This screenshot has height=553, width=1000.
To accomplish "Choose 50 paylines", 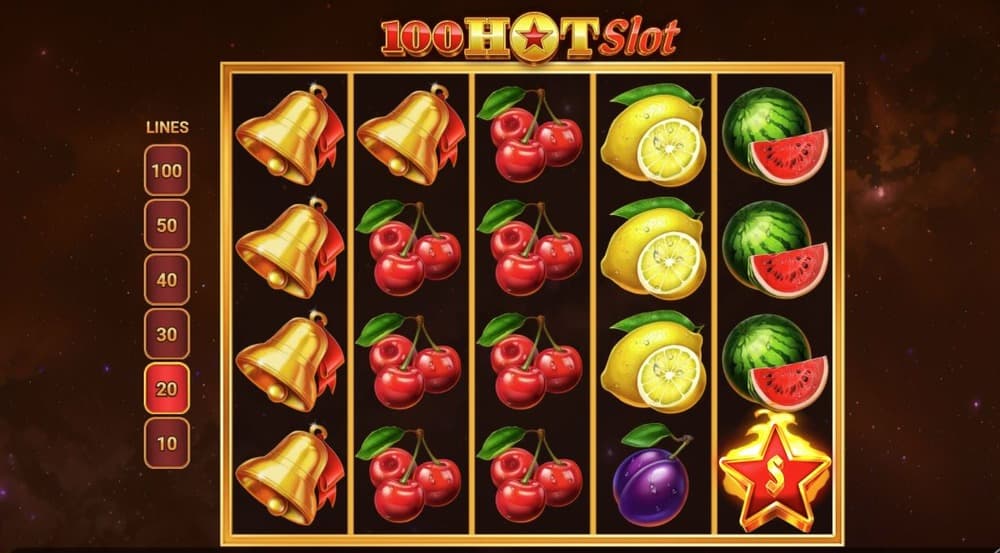I will point(167,225).
